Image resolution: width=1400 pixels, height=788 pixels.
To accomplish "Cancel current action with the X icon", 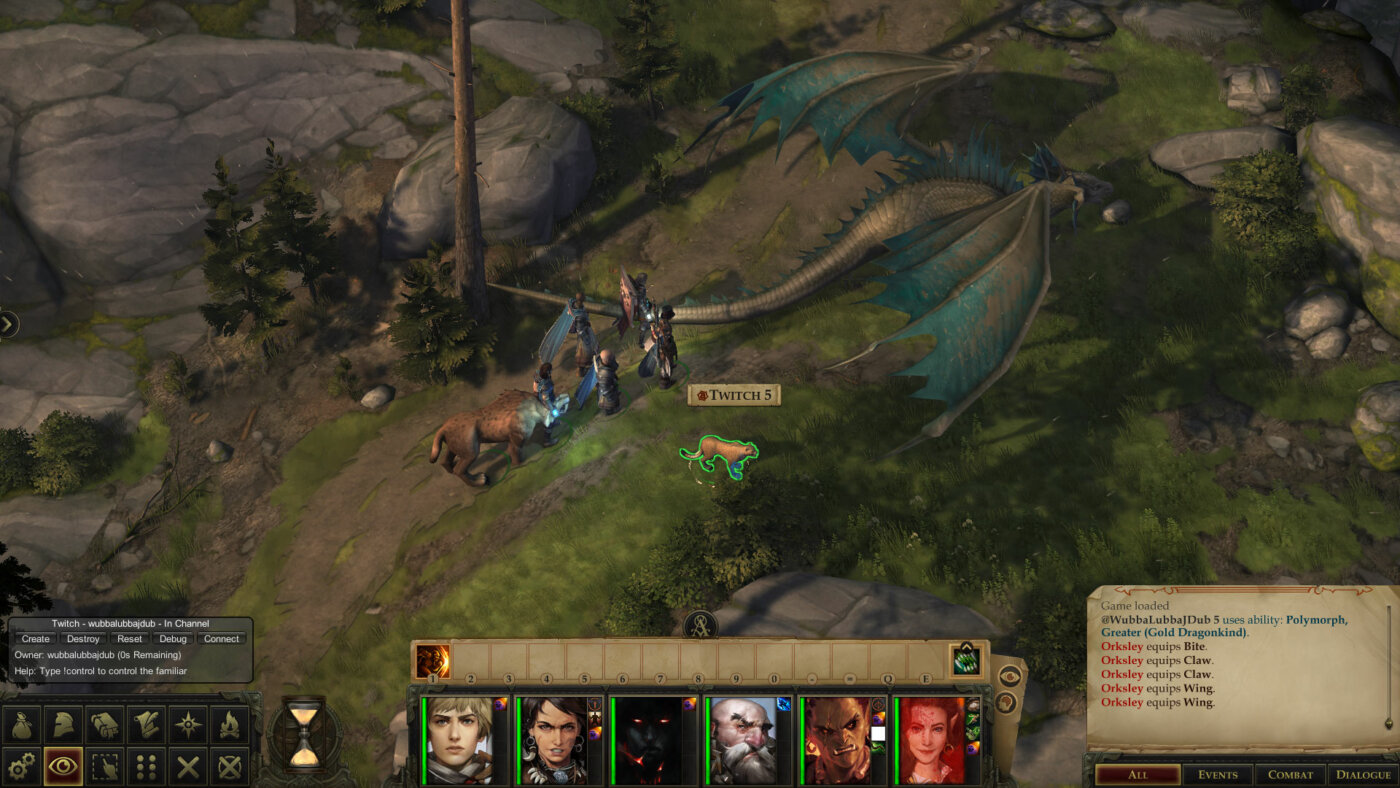I will [x=188, y=764].
